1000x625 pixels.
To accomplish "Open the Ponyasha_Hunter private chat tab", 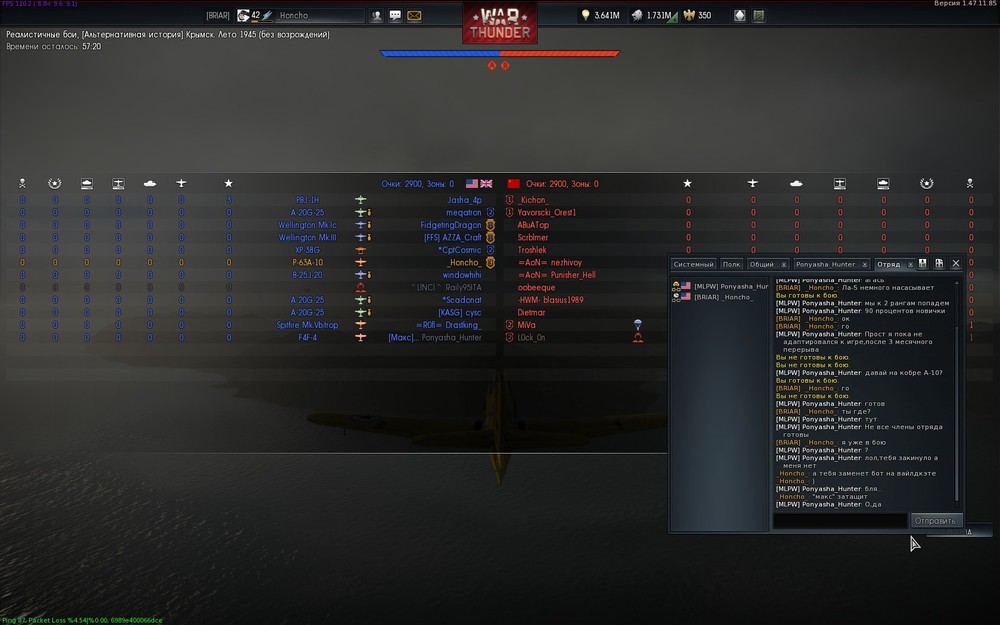I will pos(825,264).
